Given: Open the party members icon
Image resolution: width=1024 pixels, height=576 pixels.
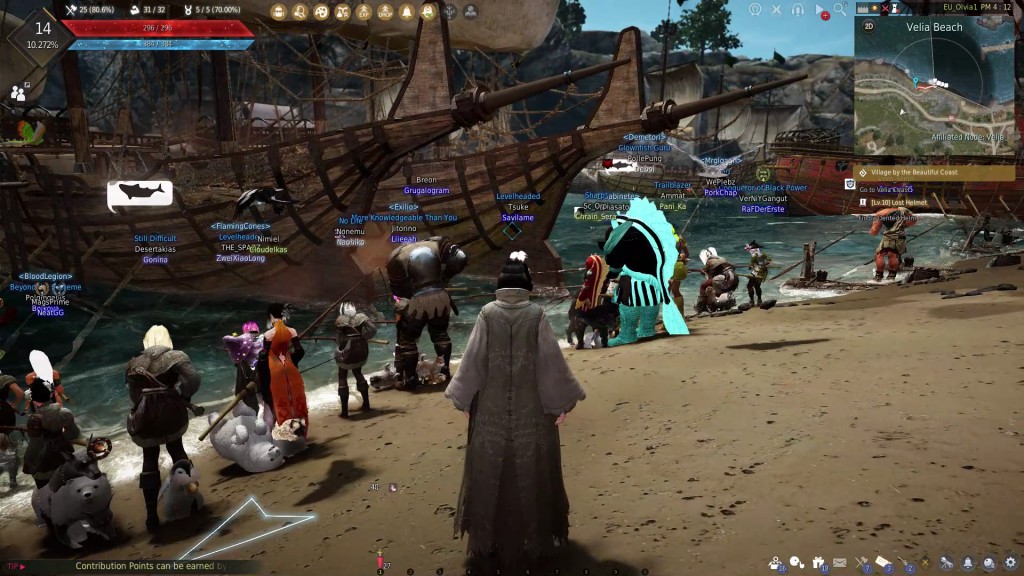Looking at the screenshot, I should pyautogui.click(x=19, y=92).
